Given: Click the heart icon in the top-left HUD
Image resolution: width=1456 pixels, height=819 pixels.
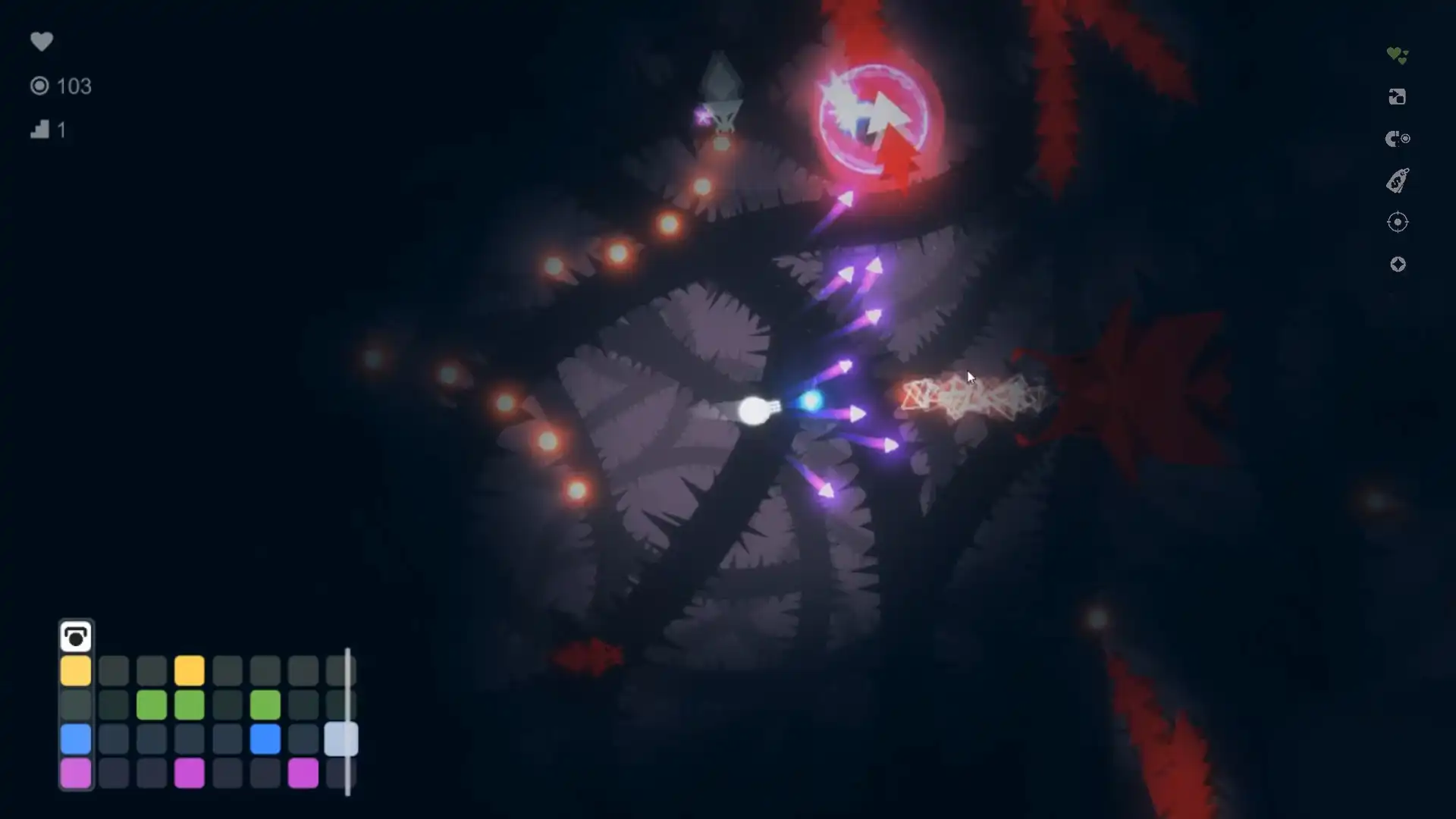Looking at the screenshot, I should [x=42, y=42].
